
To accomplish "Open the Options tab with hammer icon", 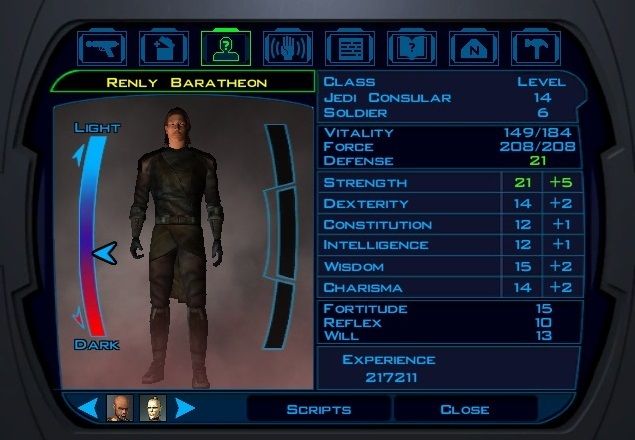I will coord(535,47).
